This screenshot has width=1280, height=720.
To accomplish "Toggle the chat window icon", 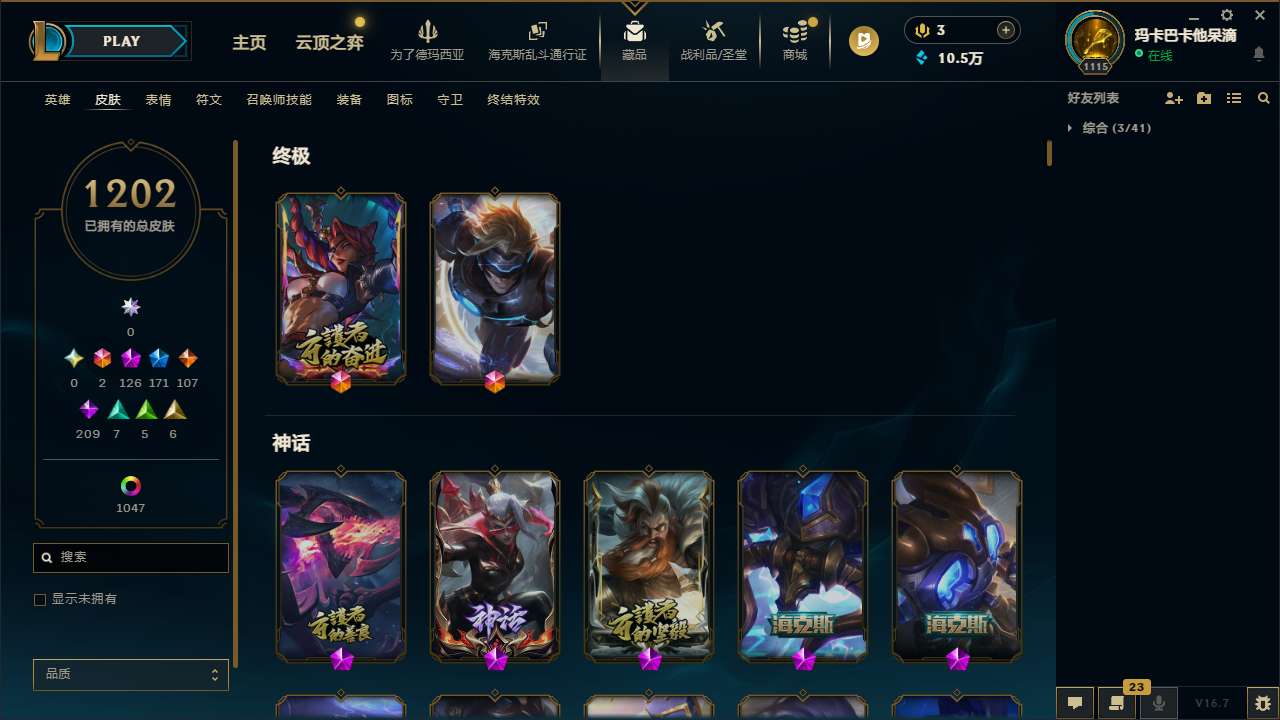I will [1075, 702].
